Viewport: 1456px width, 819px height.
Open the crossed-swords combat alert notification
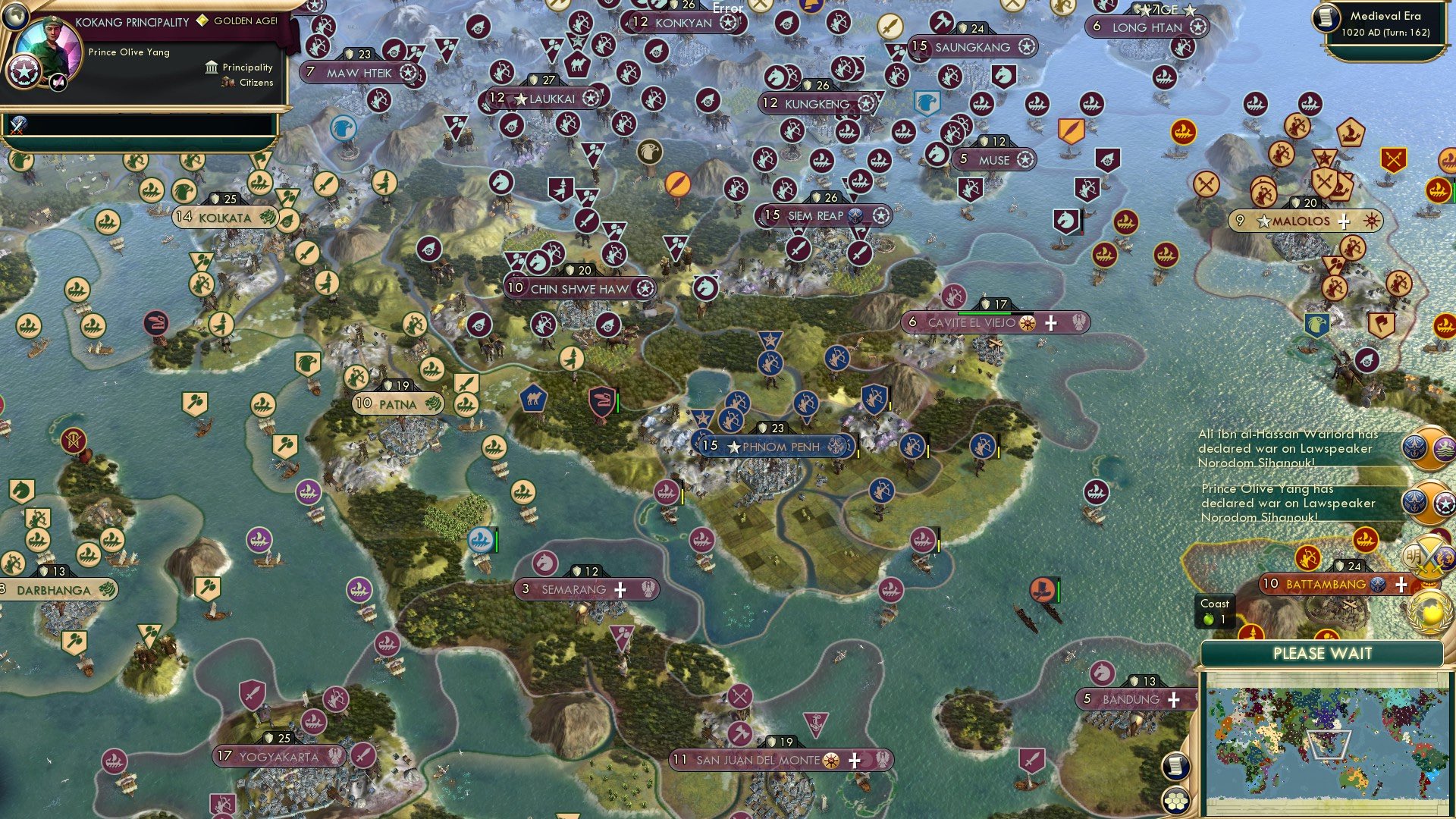click(x=1431, y=556)
